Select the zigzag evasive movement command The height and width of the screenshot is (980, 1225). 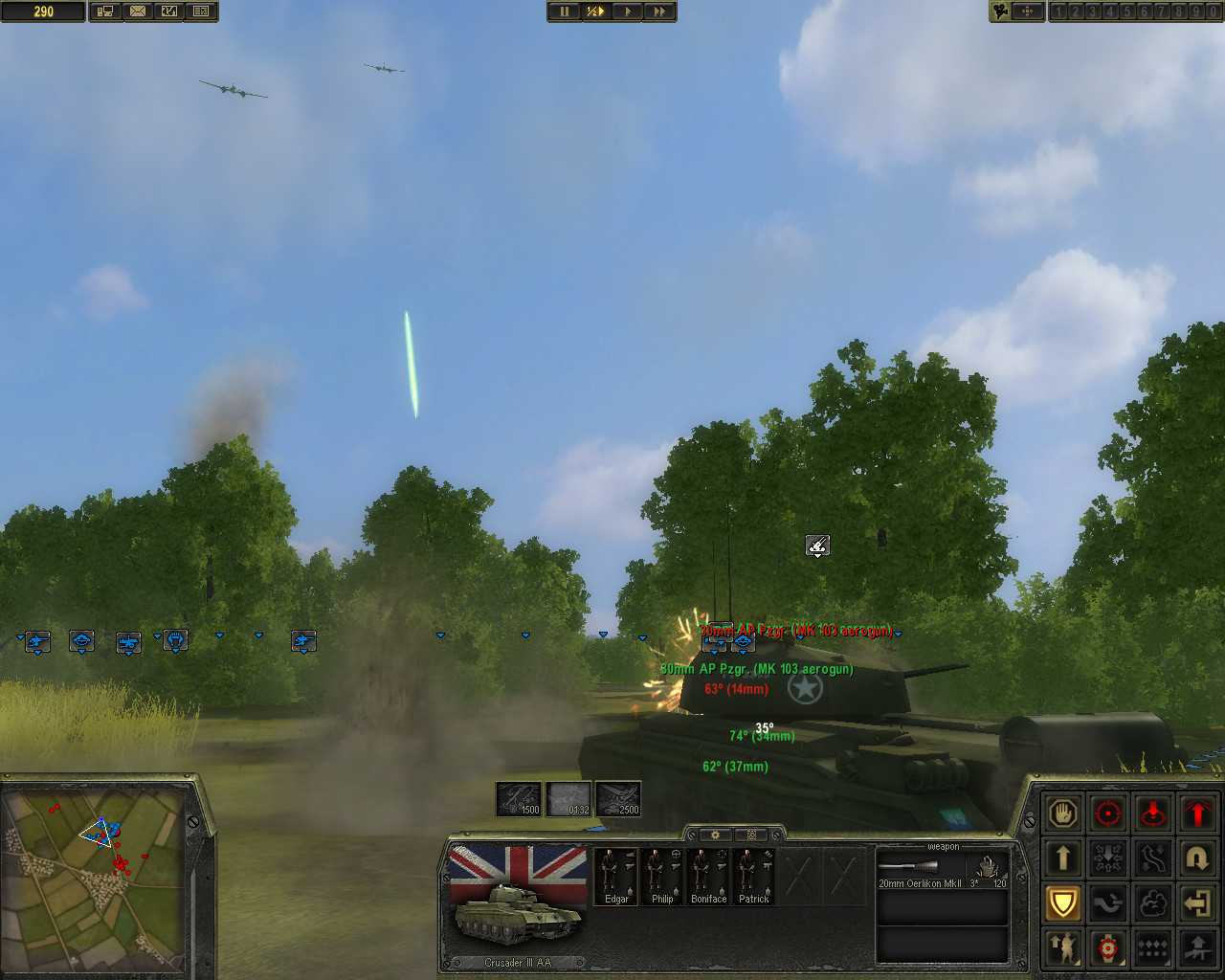point(1152,858)
